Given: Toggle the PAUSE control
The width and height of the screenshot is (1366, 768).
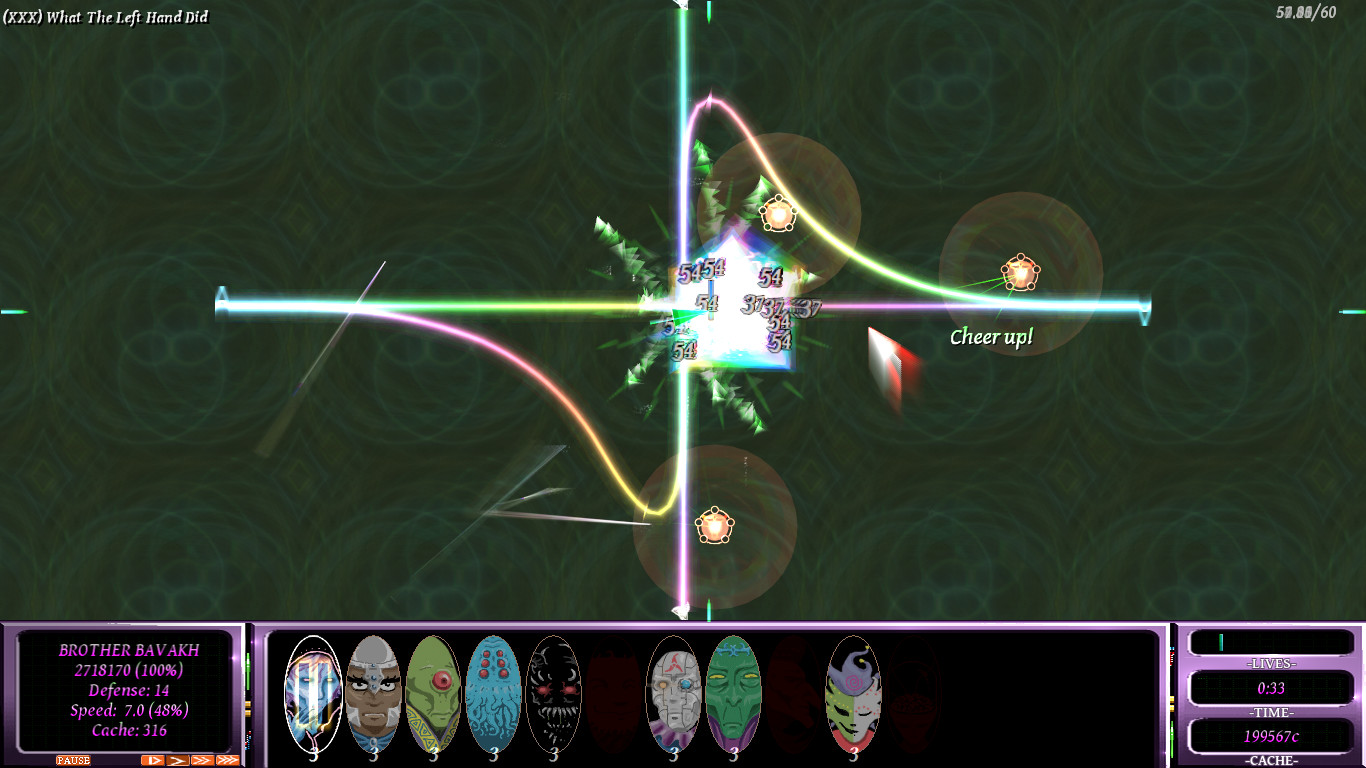Looking at the screenshot, I should pos(73,759).
